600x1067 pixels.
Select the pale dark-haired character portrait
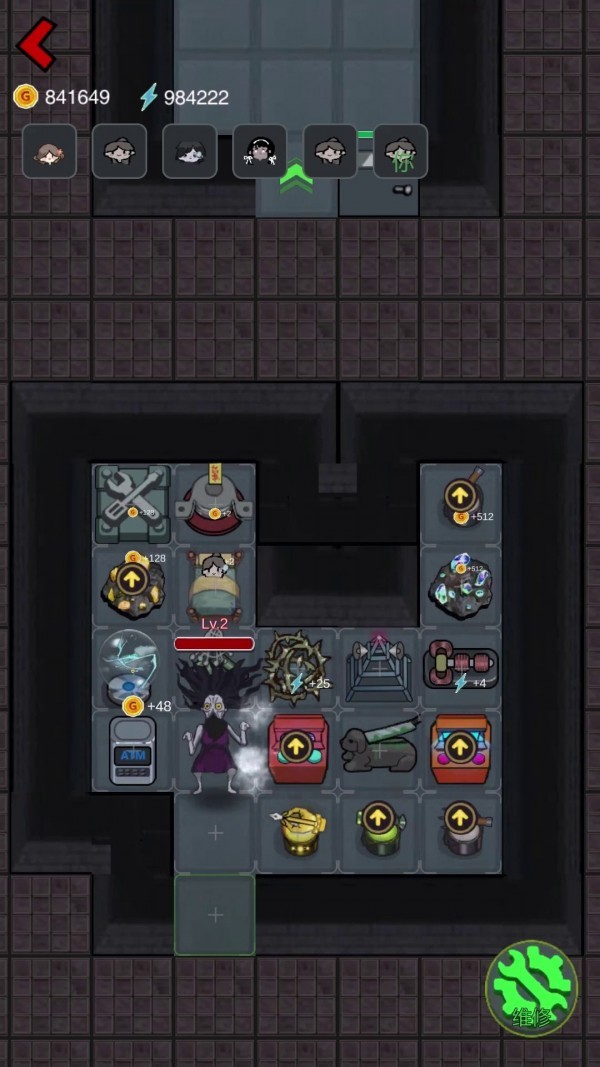(189, 151)
